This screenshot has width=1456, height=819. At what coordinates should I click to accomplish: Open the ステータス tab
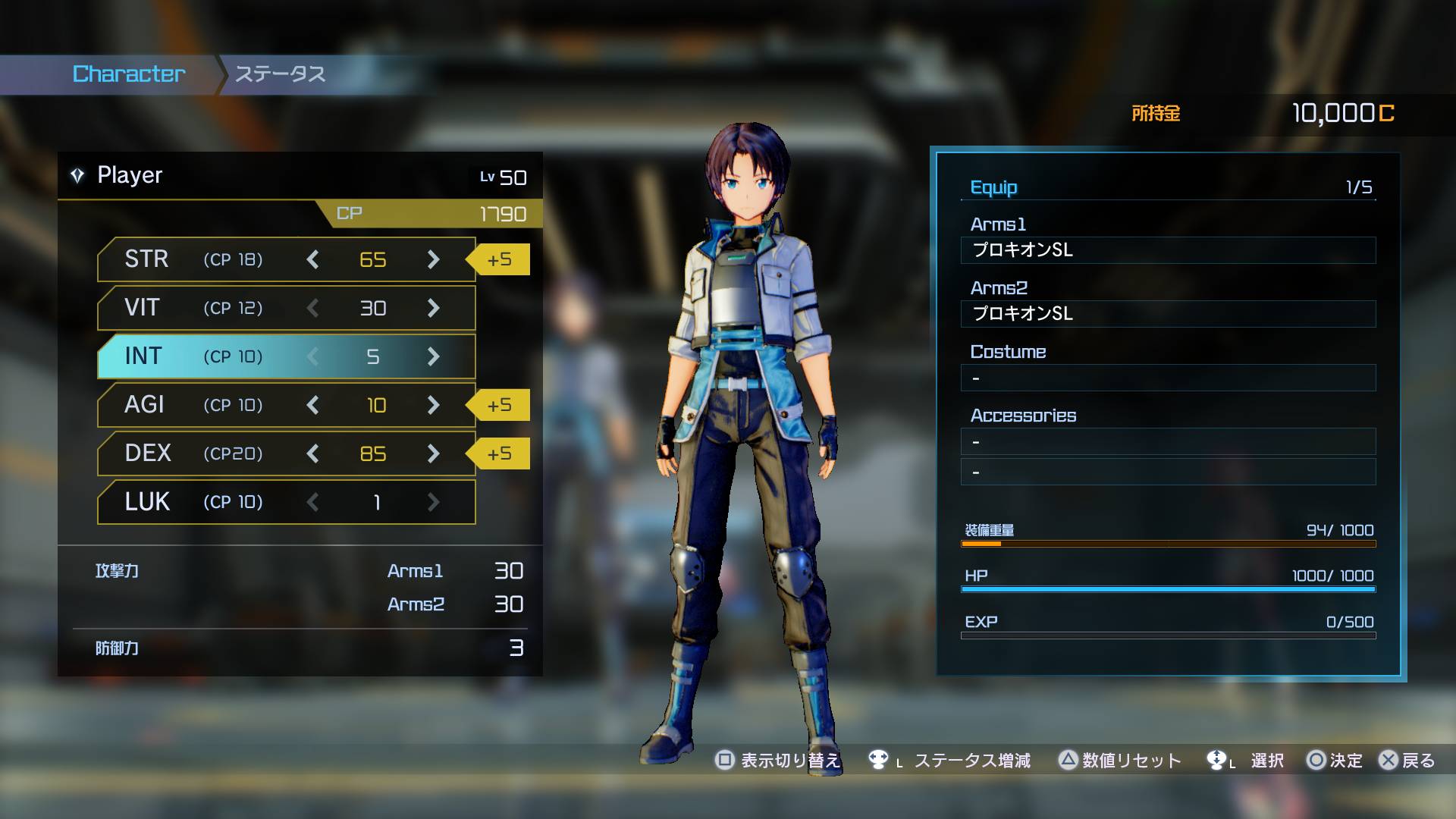pos(281,74)
